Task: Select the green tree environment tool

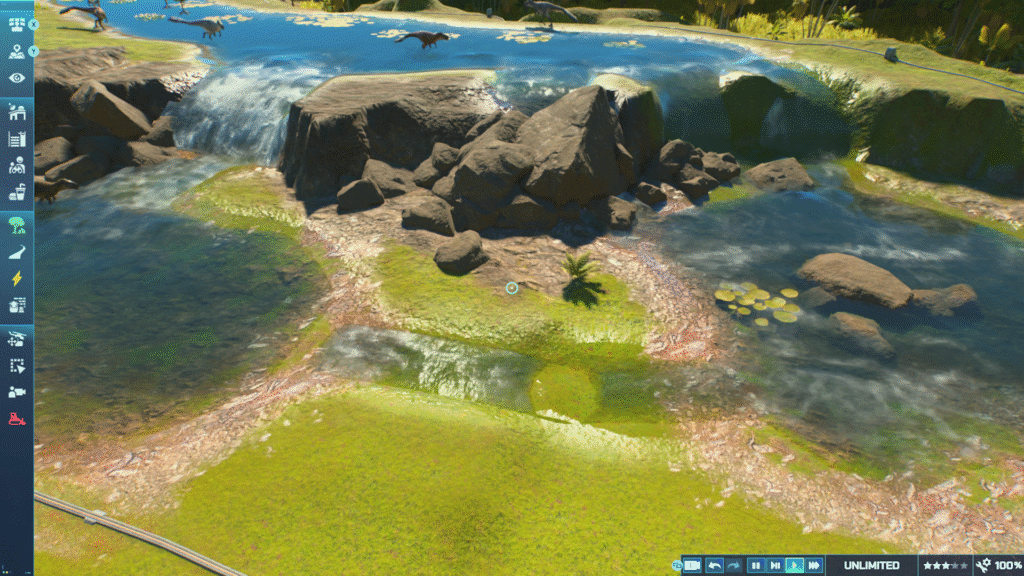Action: (17, 225)
